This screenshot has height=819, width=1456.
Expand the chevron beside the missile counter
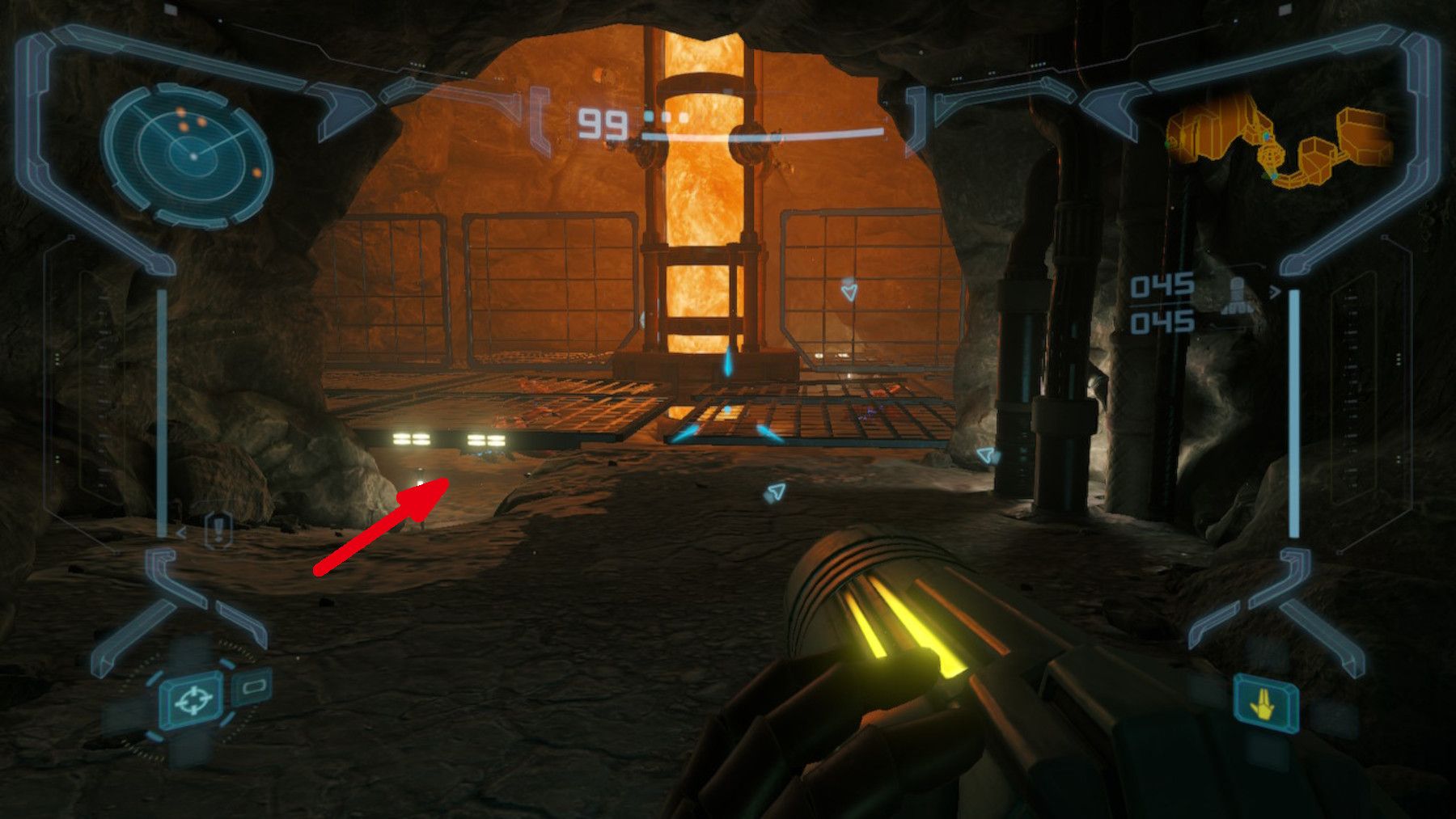pyautogui.click(x=1275, y=292)
